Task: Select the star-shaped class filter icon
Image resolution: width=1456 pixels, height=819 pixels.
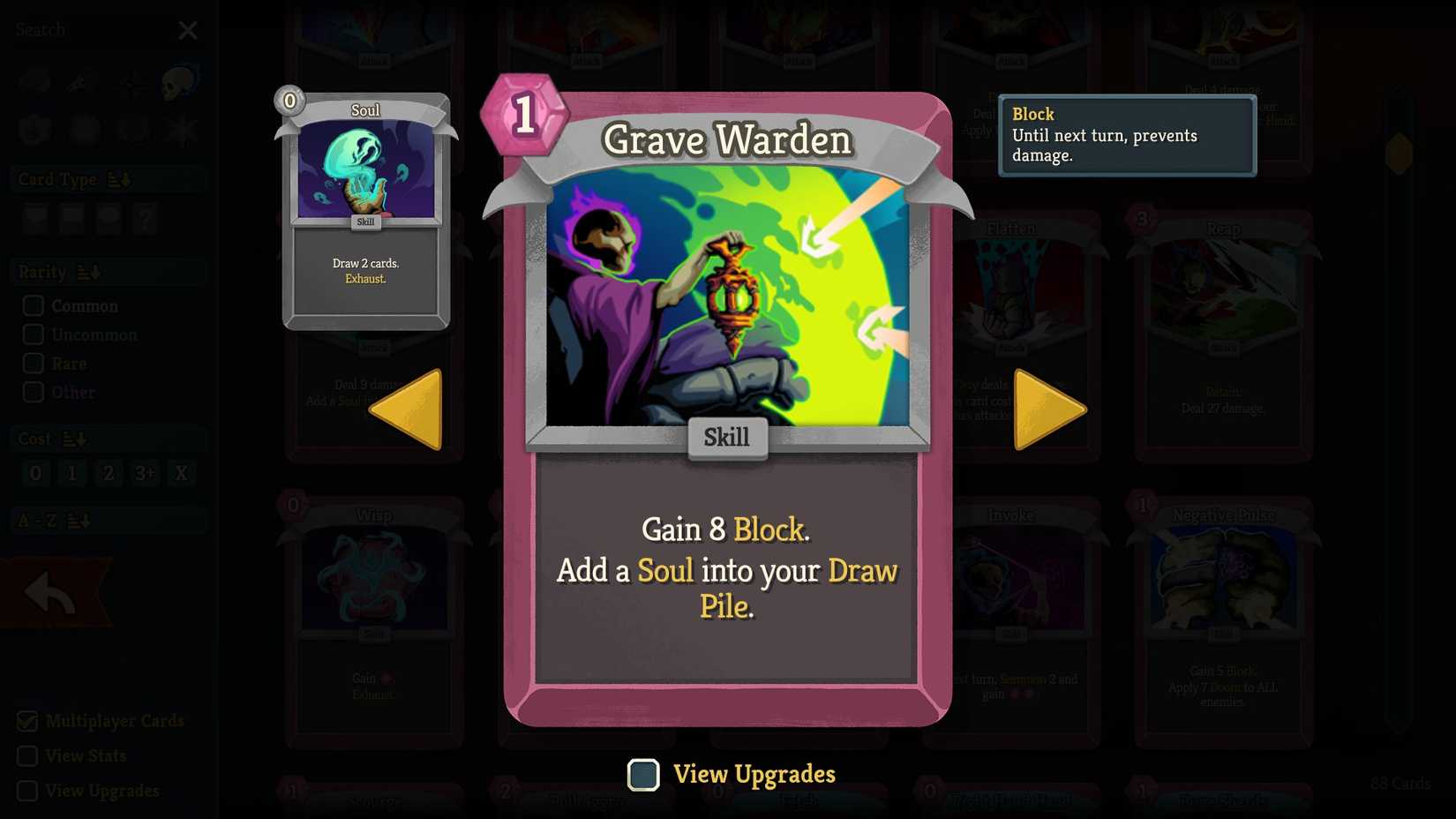Action: [181, 130]
